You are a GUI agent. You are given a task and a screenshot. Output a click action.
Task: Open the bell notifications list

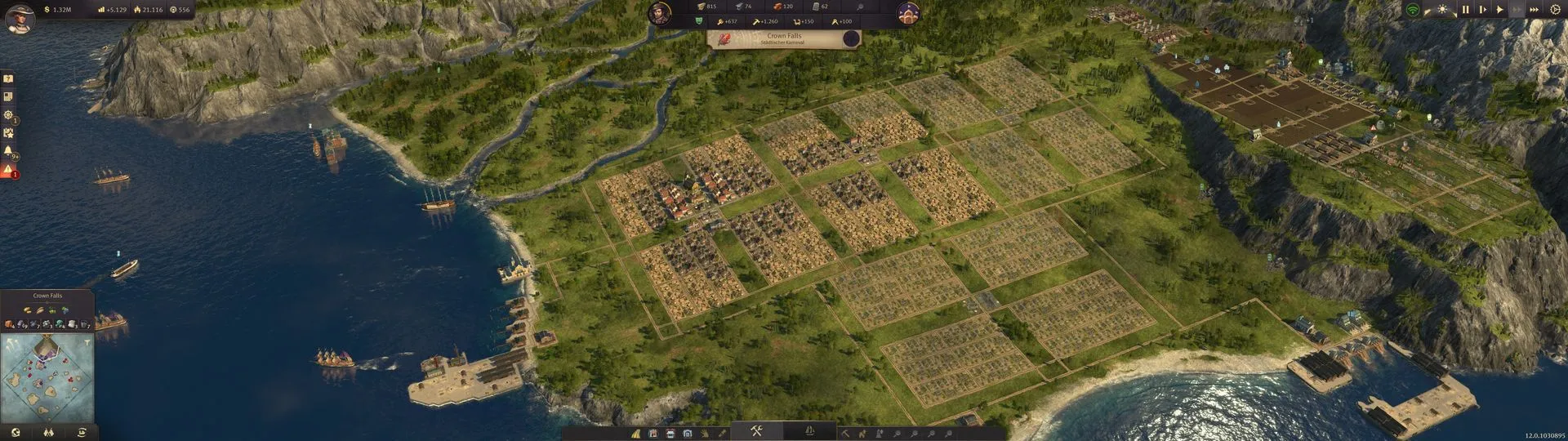[8, 151]
